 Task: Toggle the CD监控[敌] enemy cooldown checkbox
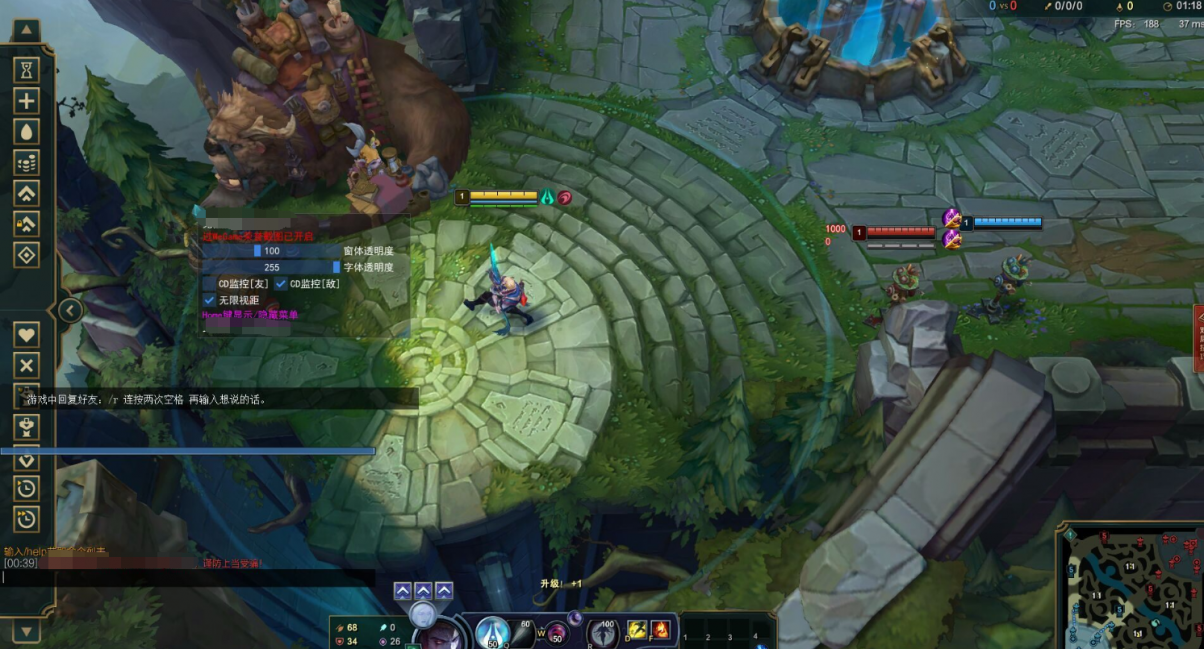click(281, 284)
